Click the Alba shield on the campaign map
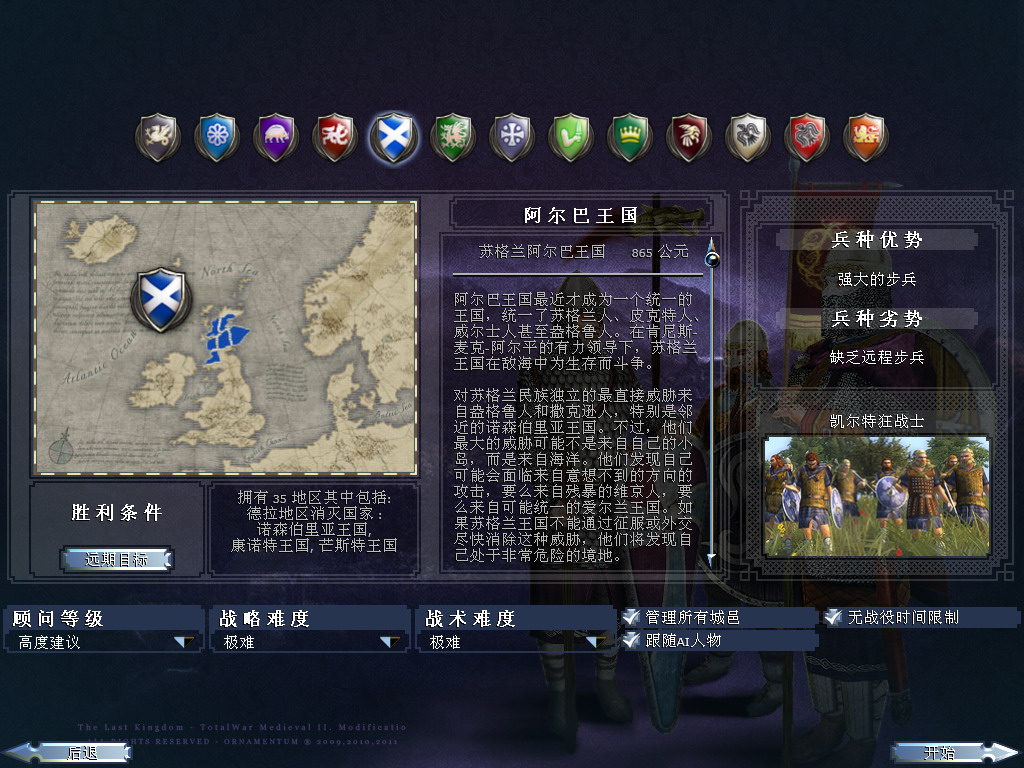The height and width of the screenshot is (768, 1024). tap(160, 297)
